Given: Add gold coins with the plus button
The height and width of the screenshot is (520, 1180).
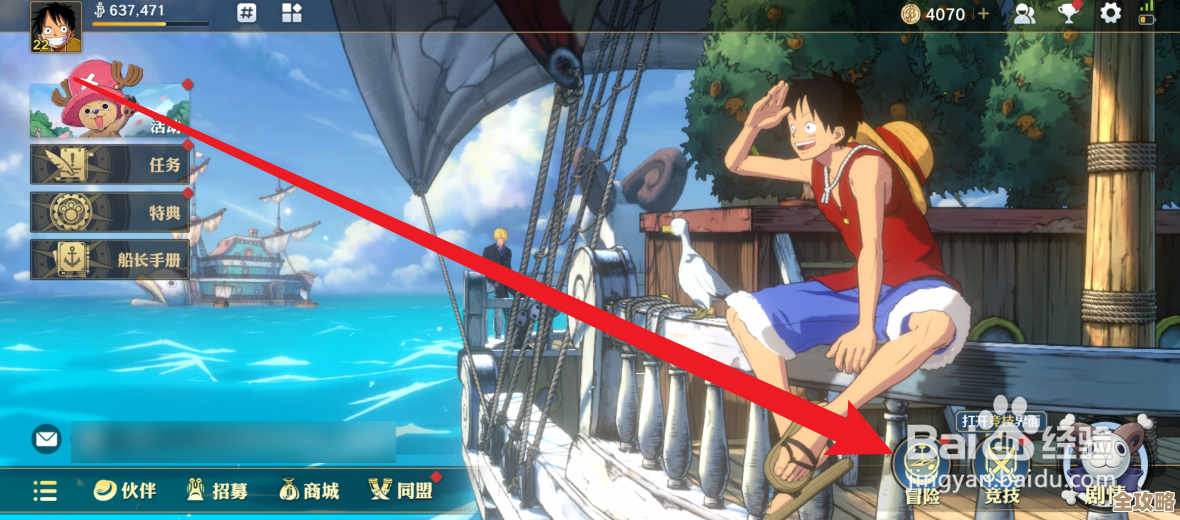Looking at the screenshot, I should coord(983,14).
